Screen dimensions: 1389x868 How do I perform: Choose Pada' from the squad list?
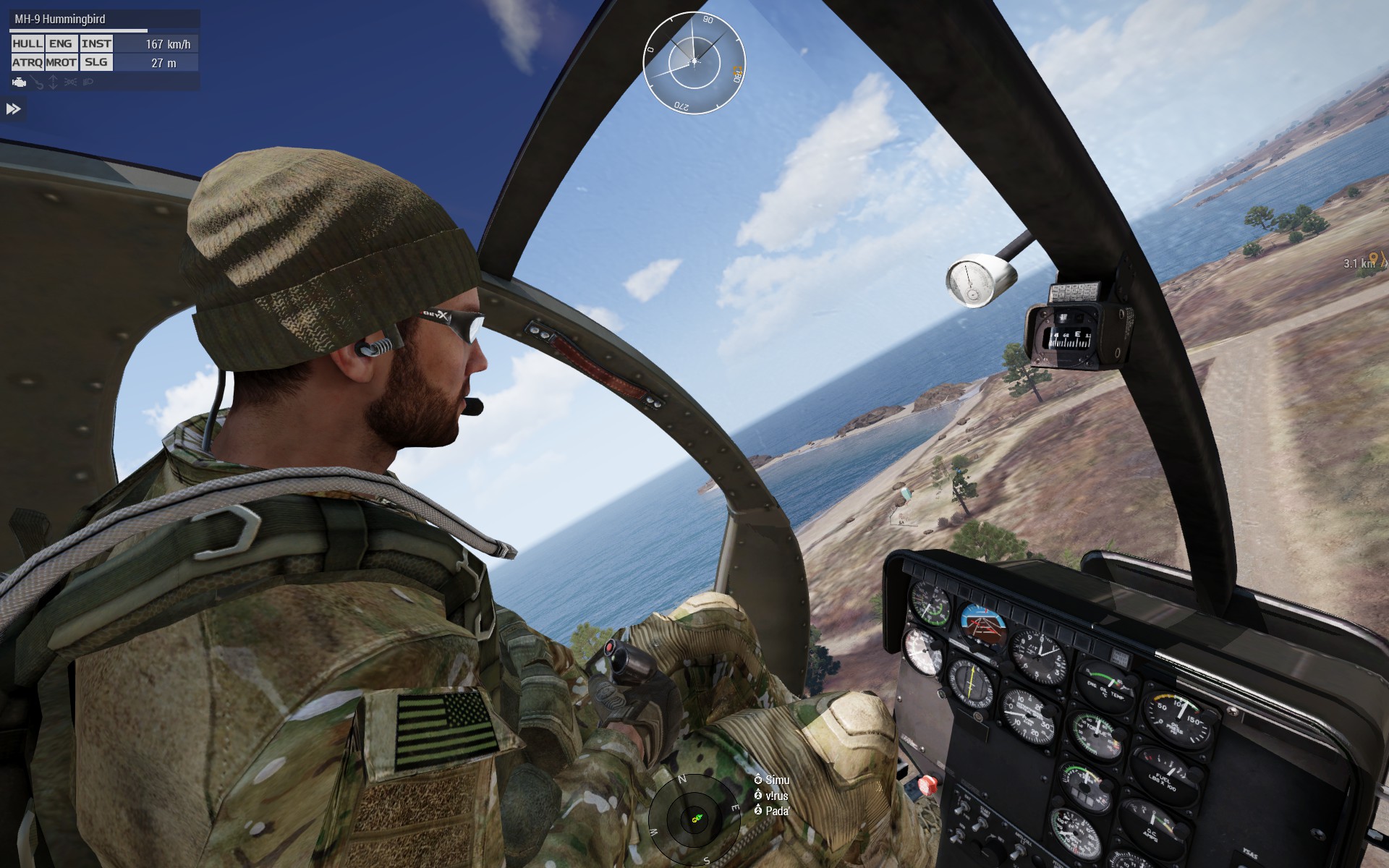coord(776,812)
